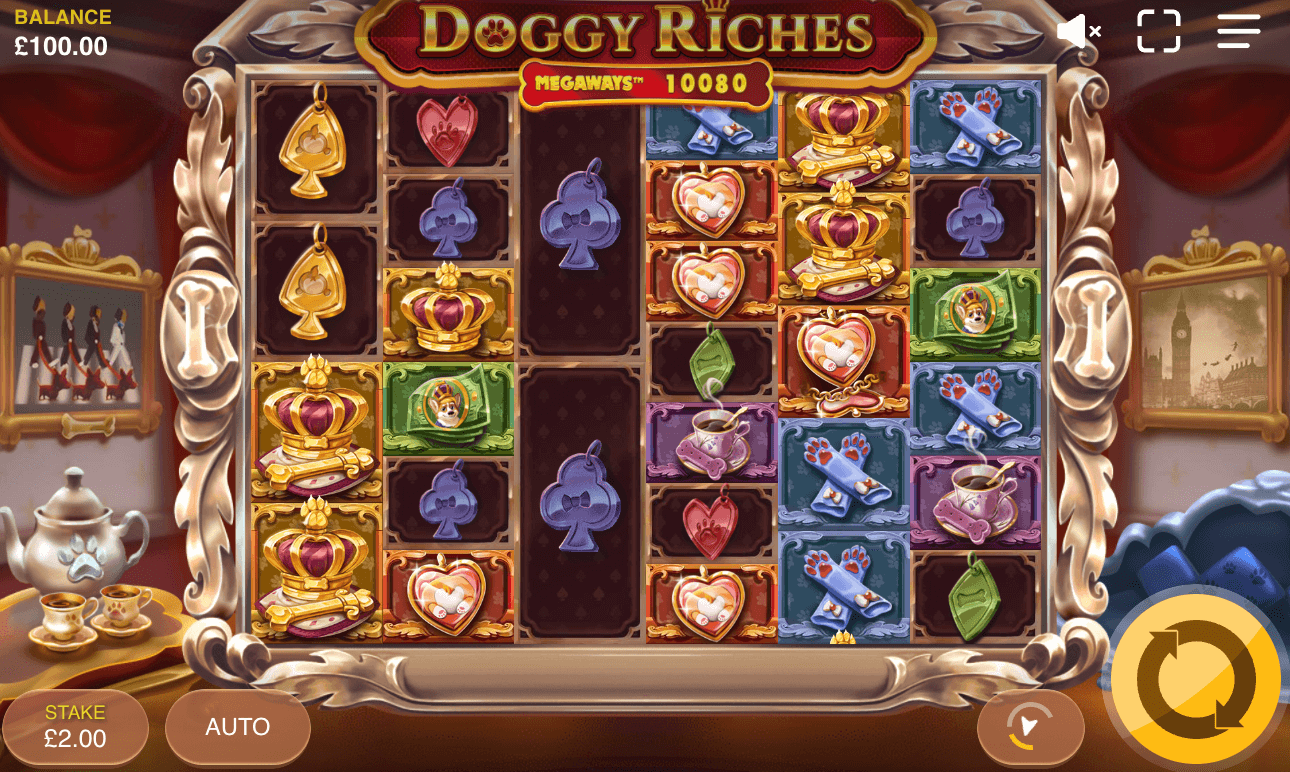Open the hamburger game menu
Viewport: 1290px width, 772px height.
pos(1237,30)
